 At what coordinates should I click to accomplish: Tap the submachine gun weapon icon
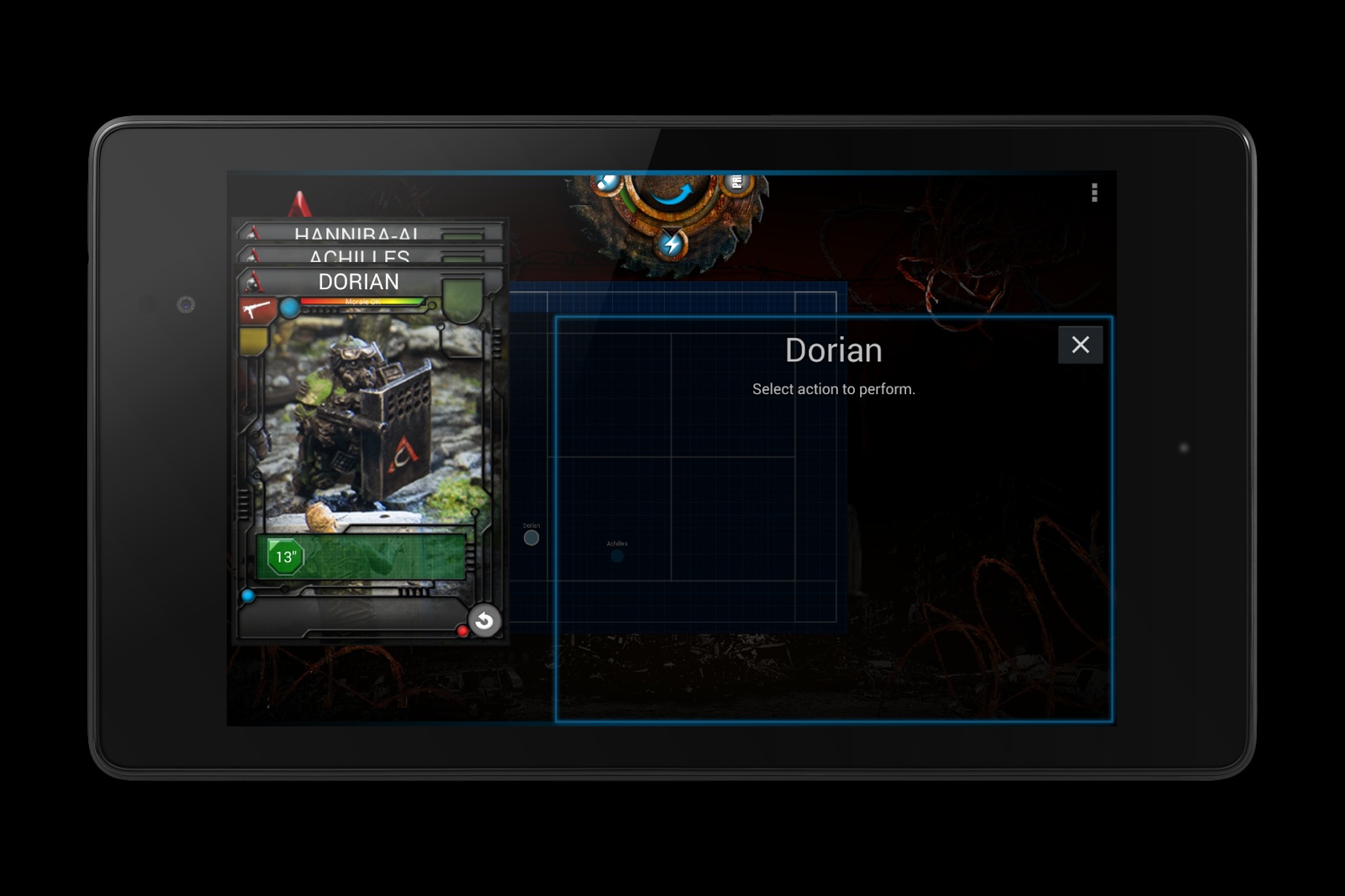[256, 310]
